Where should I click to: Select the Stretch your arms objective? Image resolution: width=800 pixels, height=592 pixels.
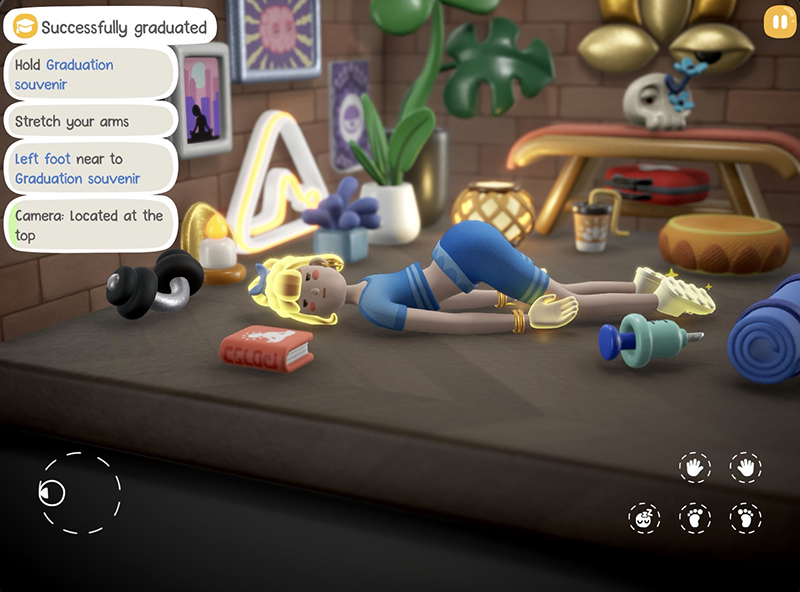(92, 122)
